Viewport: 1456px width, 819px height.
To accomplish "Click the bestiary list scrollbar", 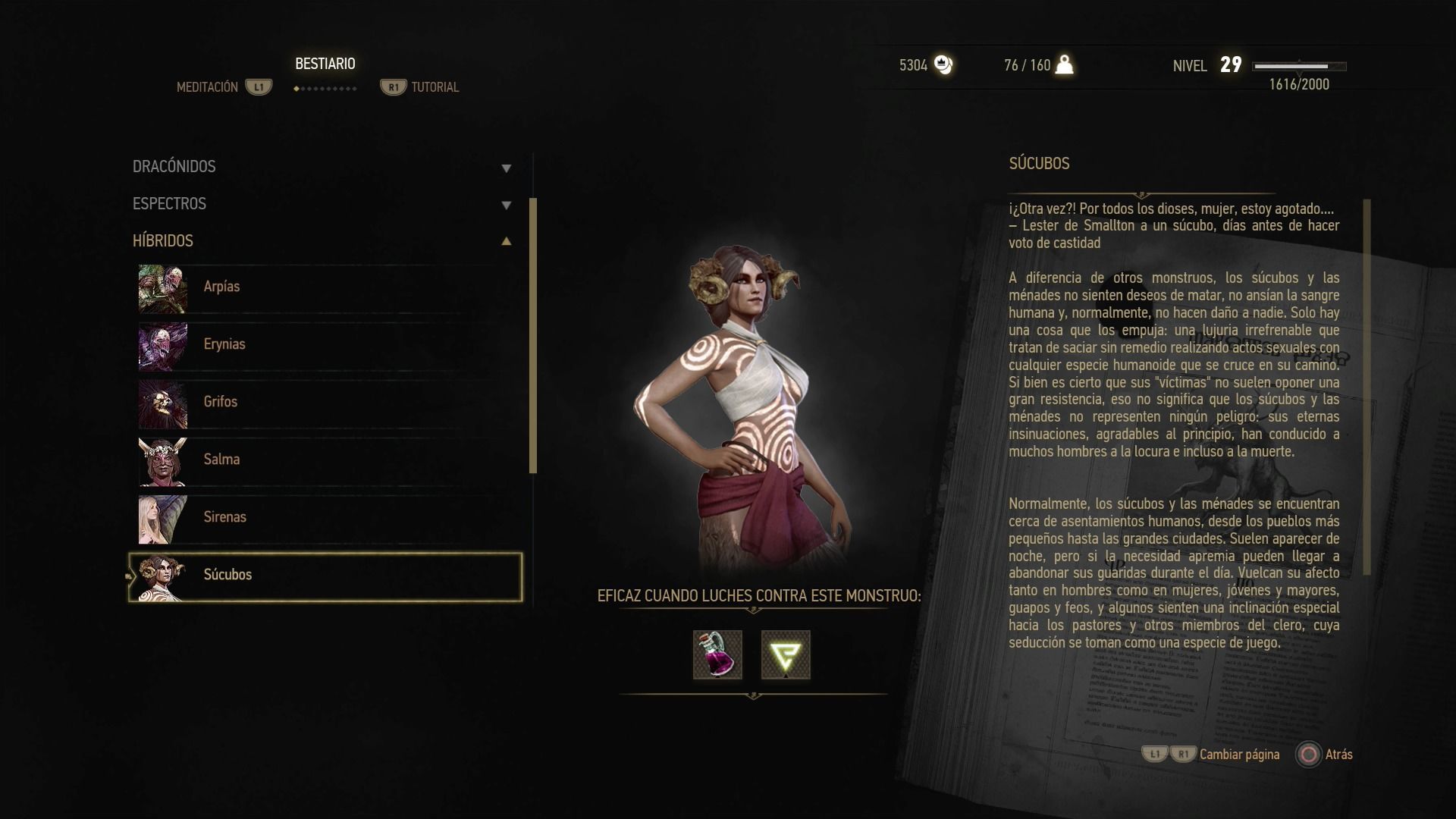I will point(533,335).
